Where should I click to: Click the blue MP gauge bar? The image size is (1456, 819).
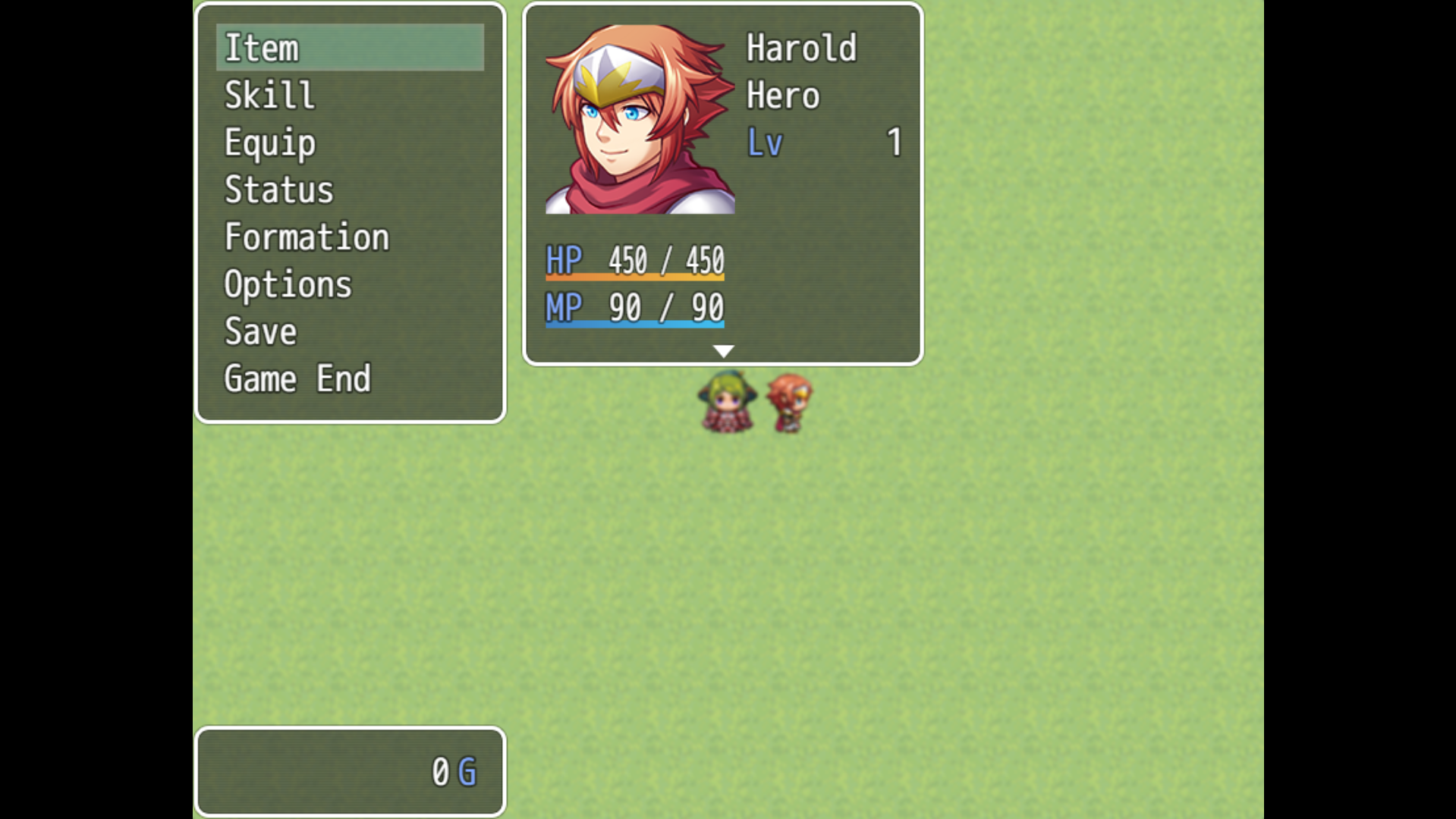635,325
